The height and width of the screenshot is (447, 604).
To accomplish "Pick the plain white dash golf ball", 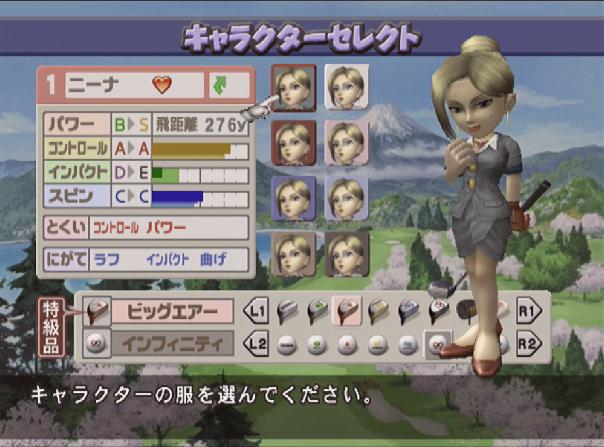I will (285, 346).
